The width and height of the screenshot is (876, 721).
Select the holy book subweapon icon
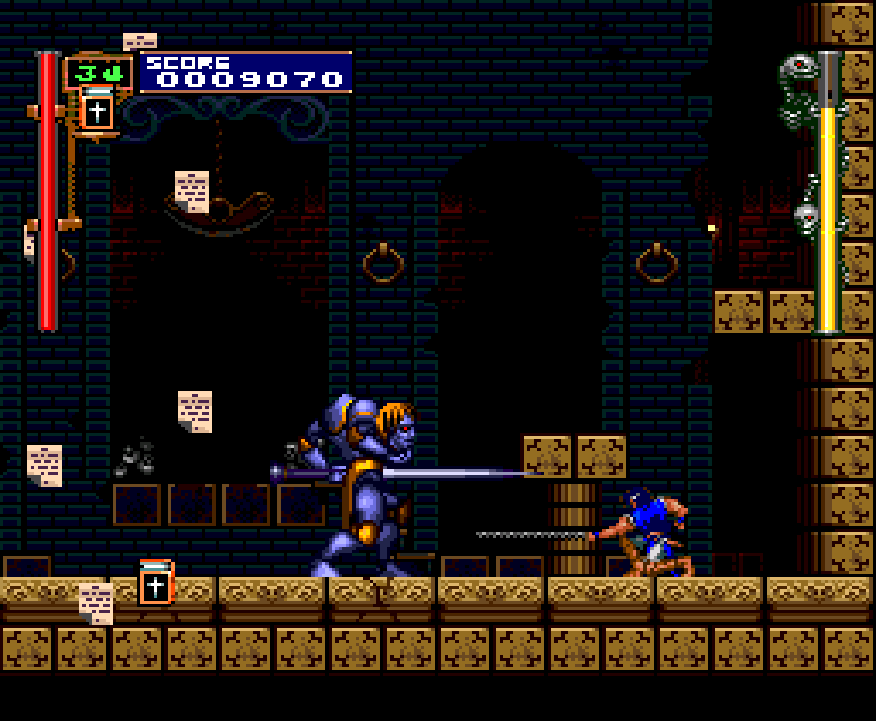tap(97, 108)
